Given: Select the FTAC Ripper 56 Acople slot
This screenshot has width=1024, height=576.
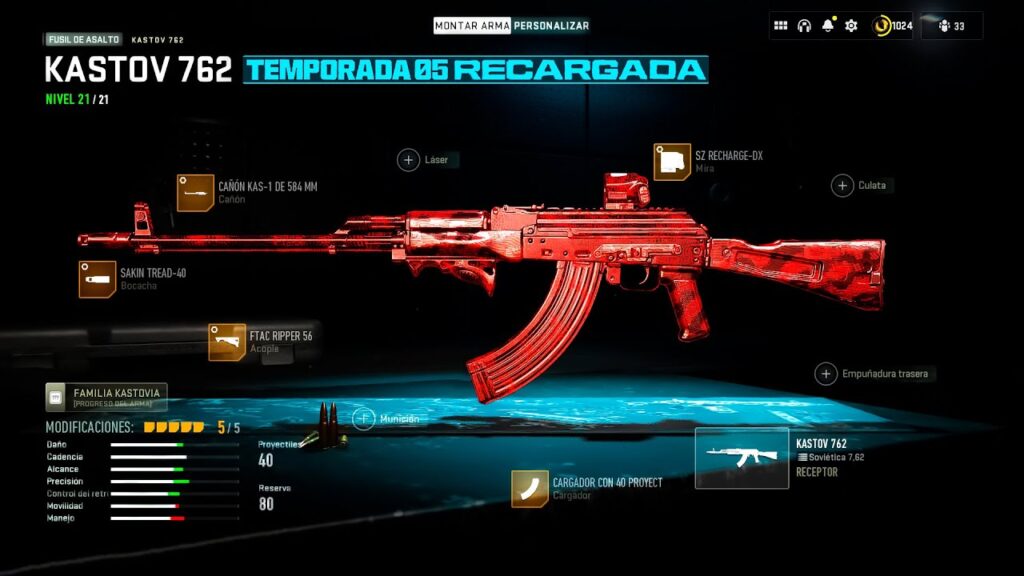Looking at the screenshot, I should coord(227,342).
